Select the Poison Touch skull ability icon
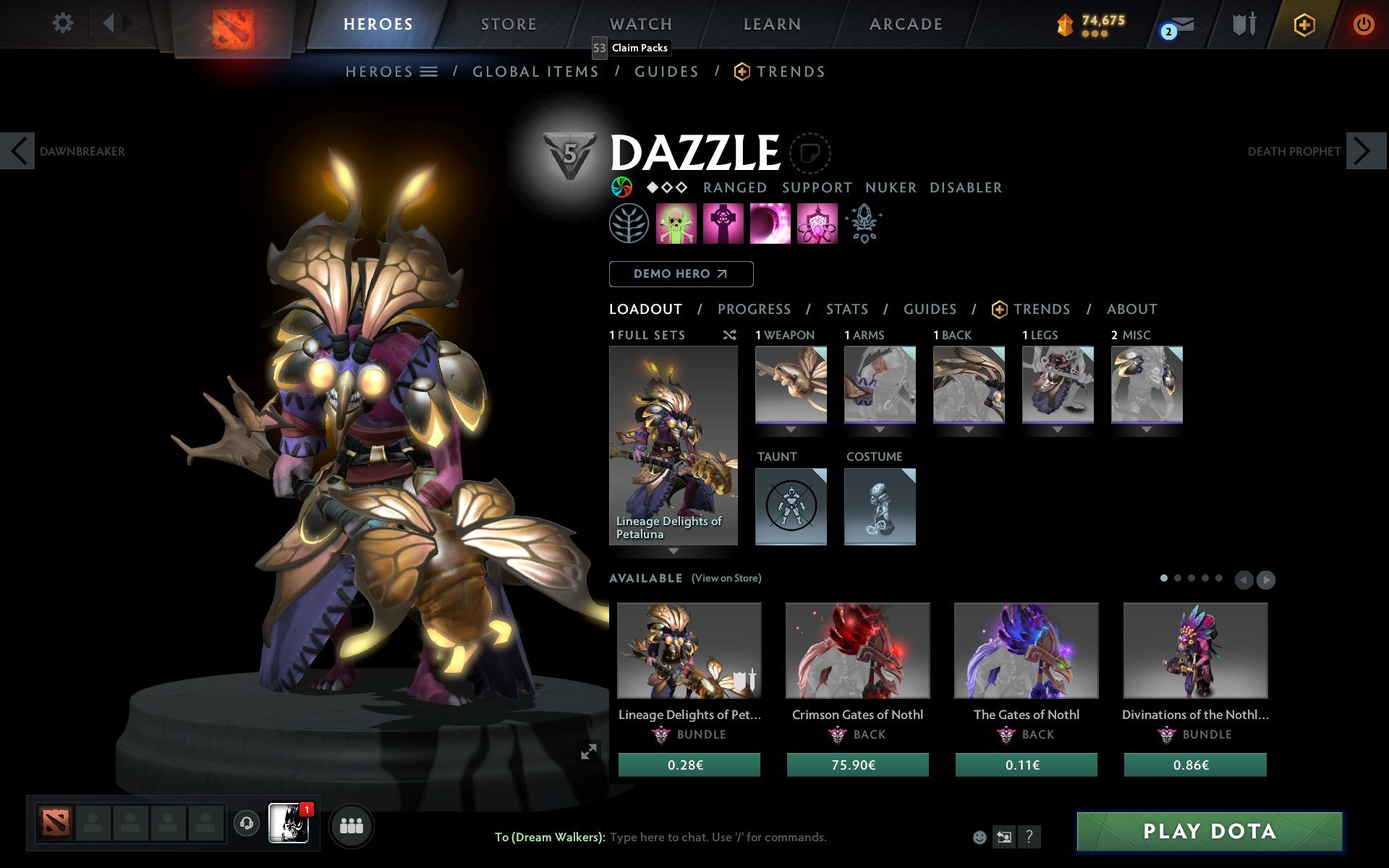 [x=674, y=224]
